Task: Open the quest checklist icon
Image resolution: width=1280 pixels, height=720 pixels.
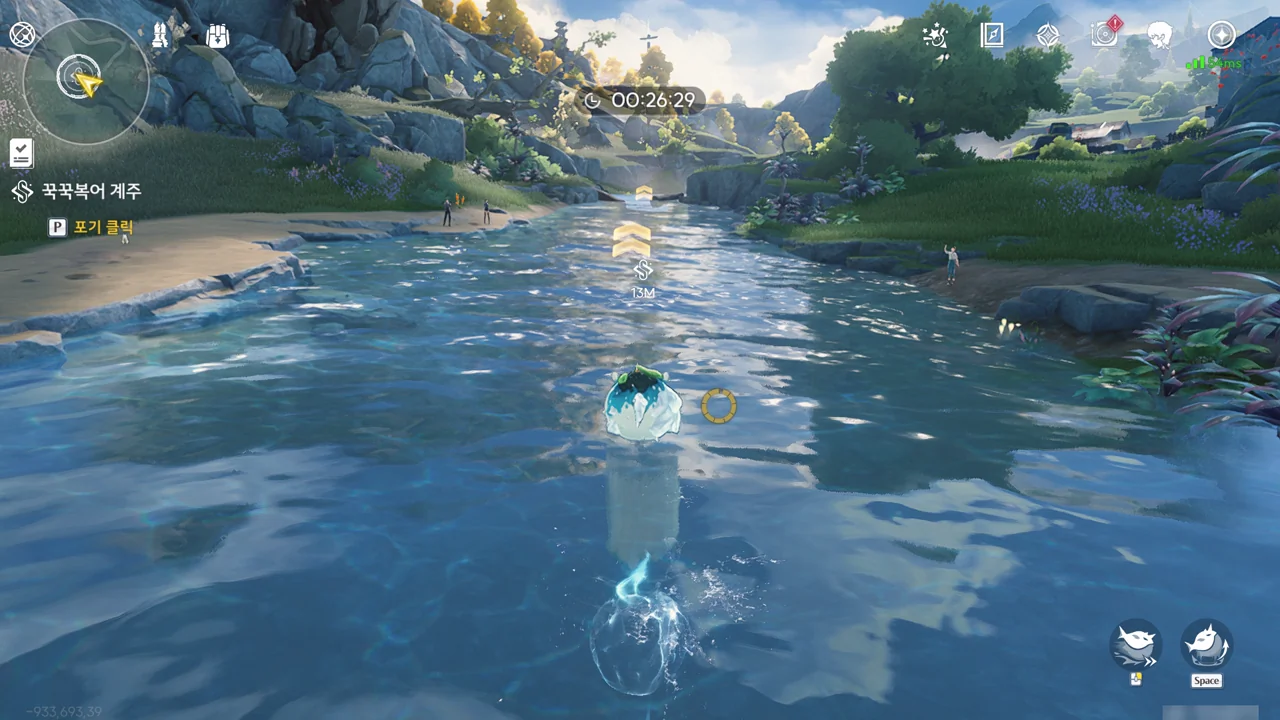Action: 21,153
